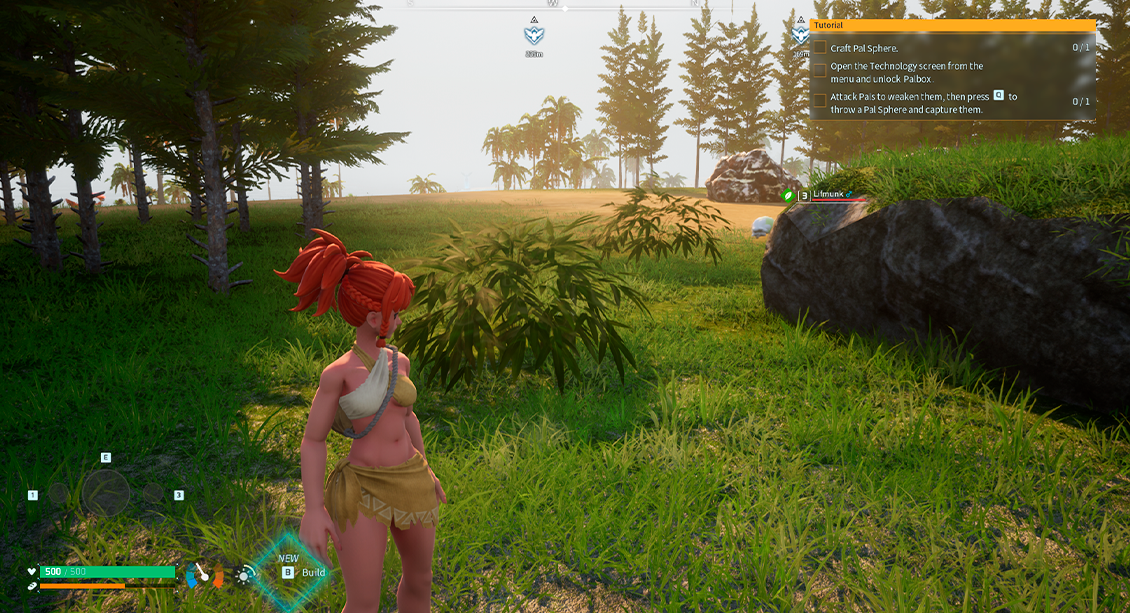Select the waypoint marker under the compass W
This screenshot has width=1130, height=613.
(x=534, y=35)
